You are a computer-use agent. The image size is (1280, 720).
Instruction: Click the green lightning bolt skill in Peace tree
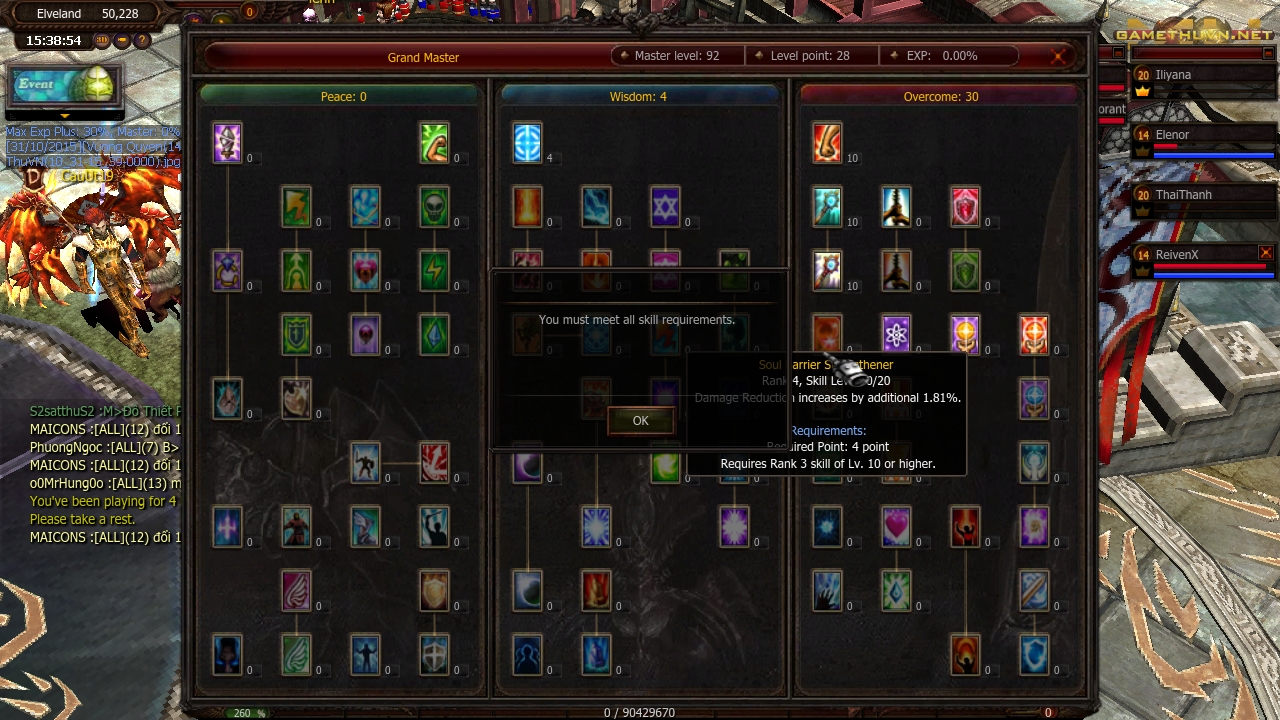[x=433, y=269]
